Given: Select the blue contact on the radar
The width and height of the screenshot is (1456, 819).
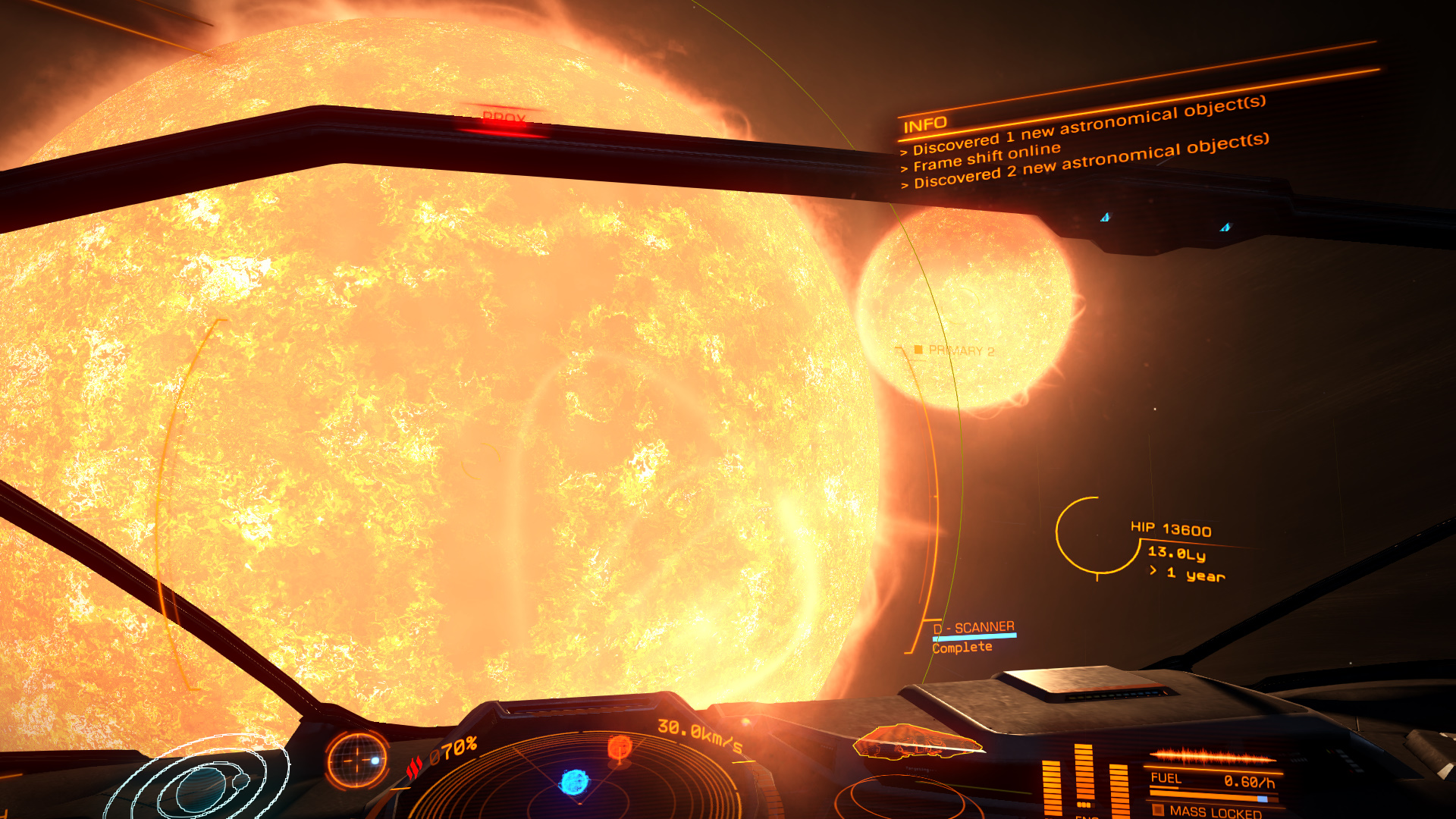Looking at the screenshot, I should (574, 781).
